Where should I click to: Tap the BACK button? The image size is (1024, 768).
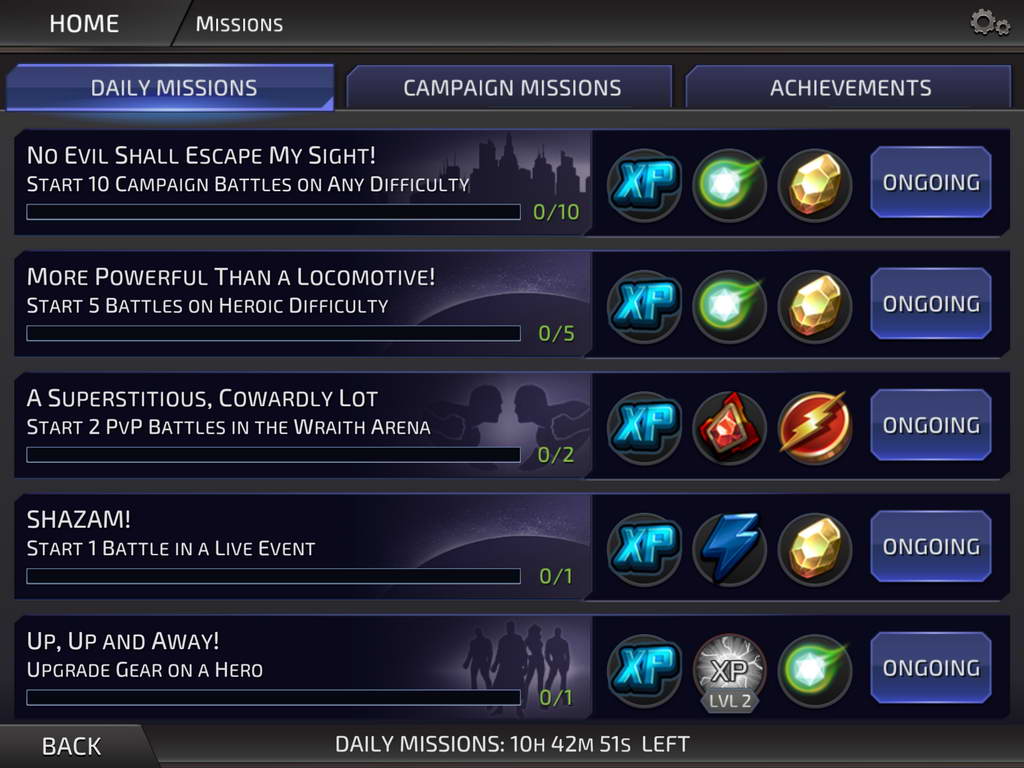[x=71, y=746]
